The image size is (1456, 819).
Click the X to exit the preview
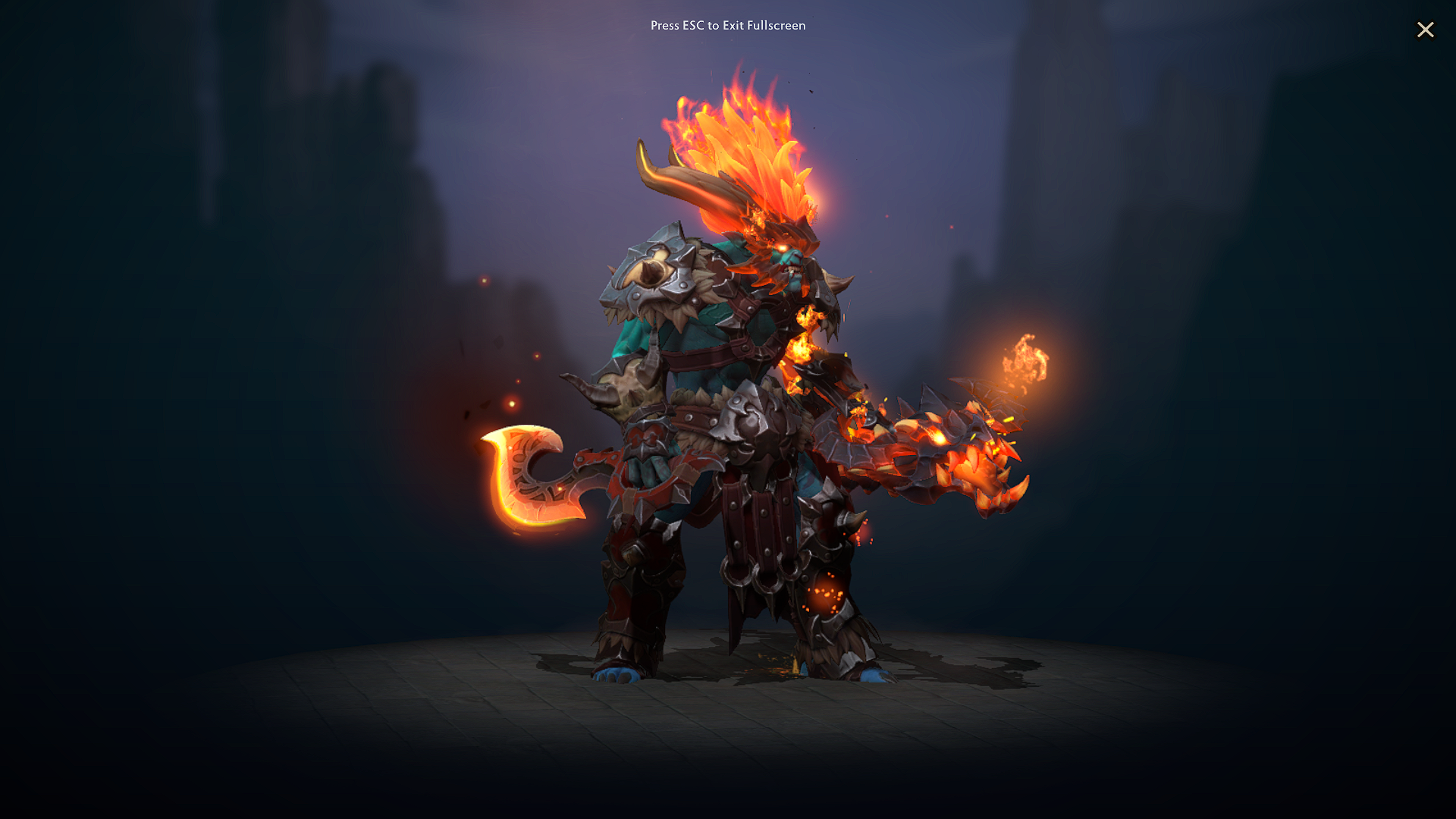tap(1426, 30)
